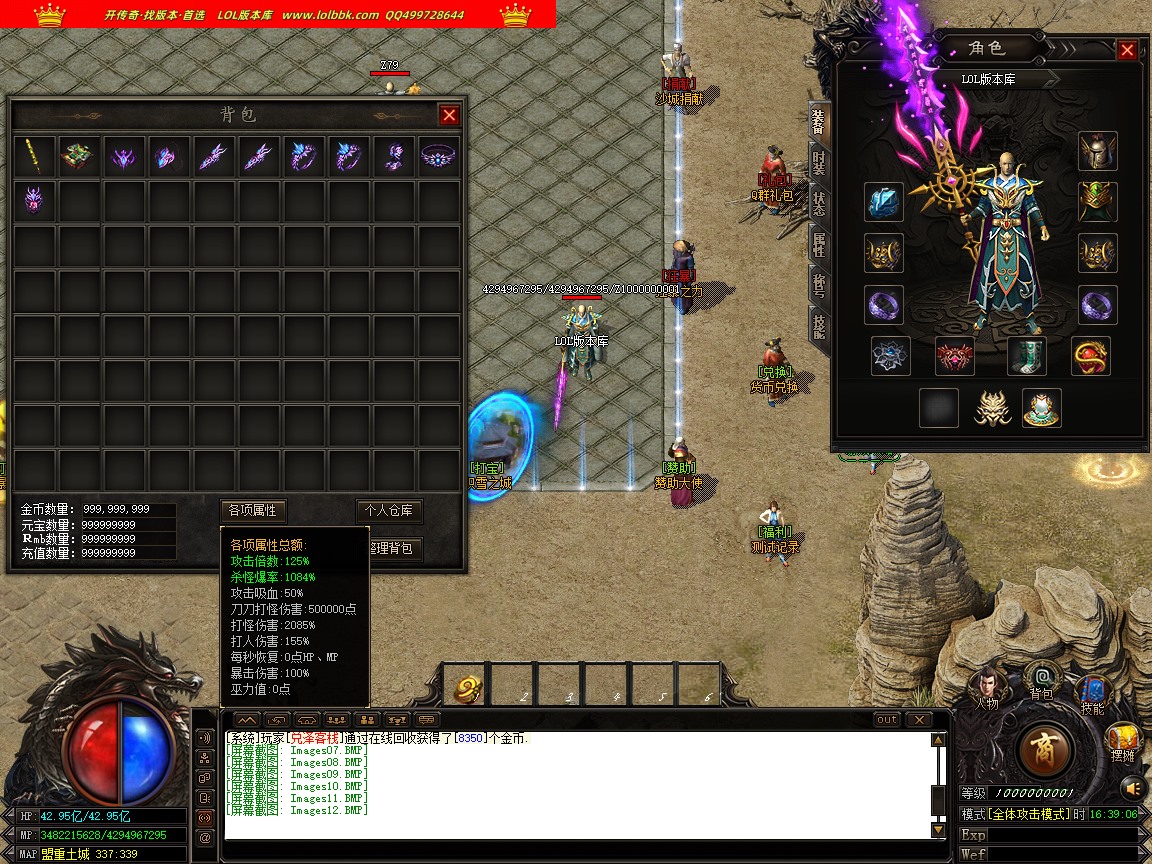Open the 各项属性 attributes button
Viewport: 1152px width, 864px height.
(x=253, y=510)
